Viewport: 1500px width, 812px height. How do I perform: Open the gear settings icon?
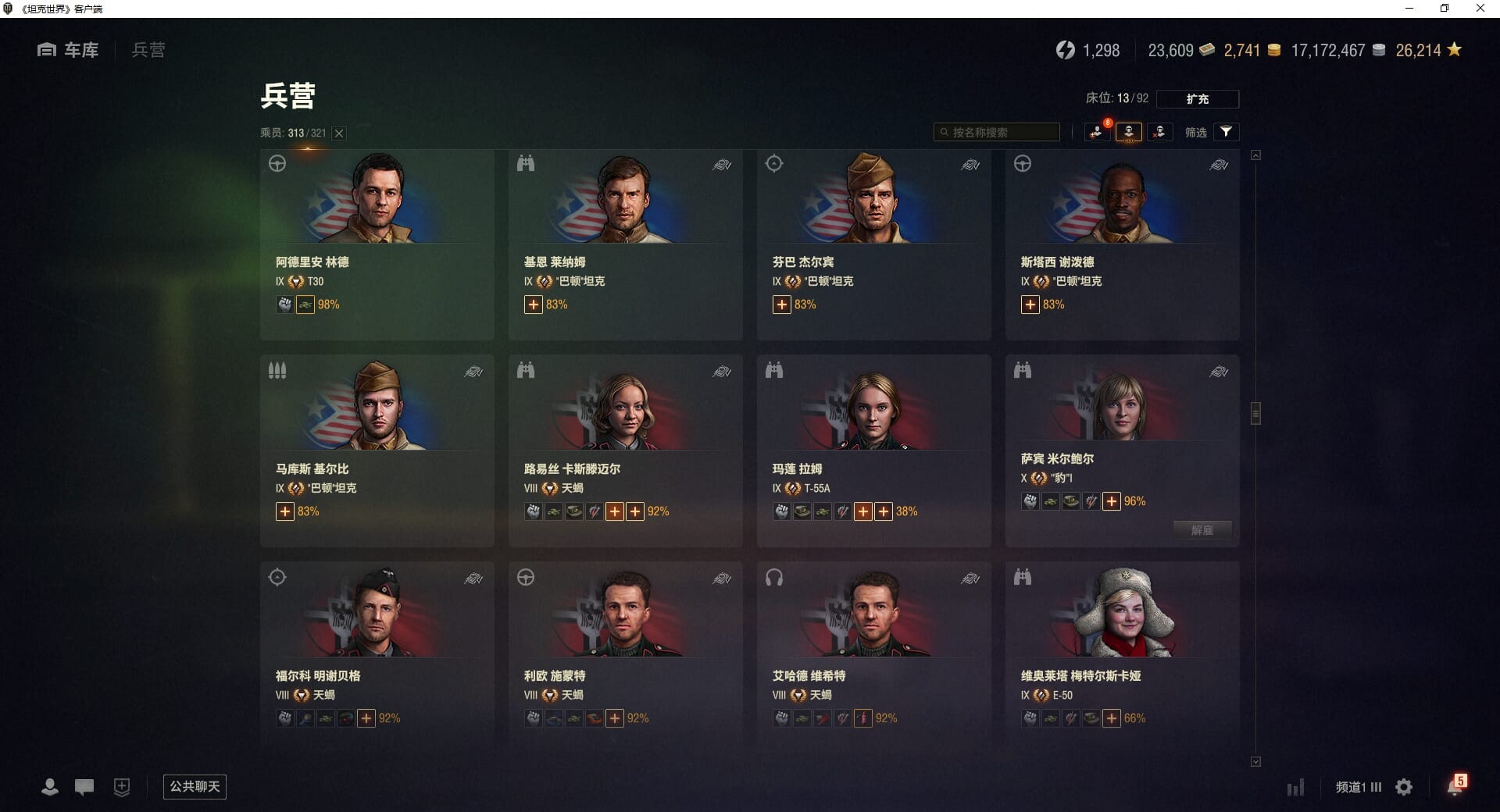tap(1404, 787)
